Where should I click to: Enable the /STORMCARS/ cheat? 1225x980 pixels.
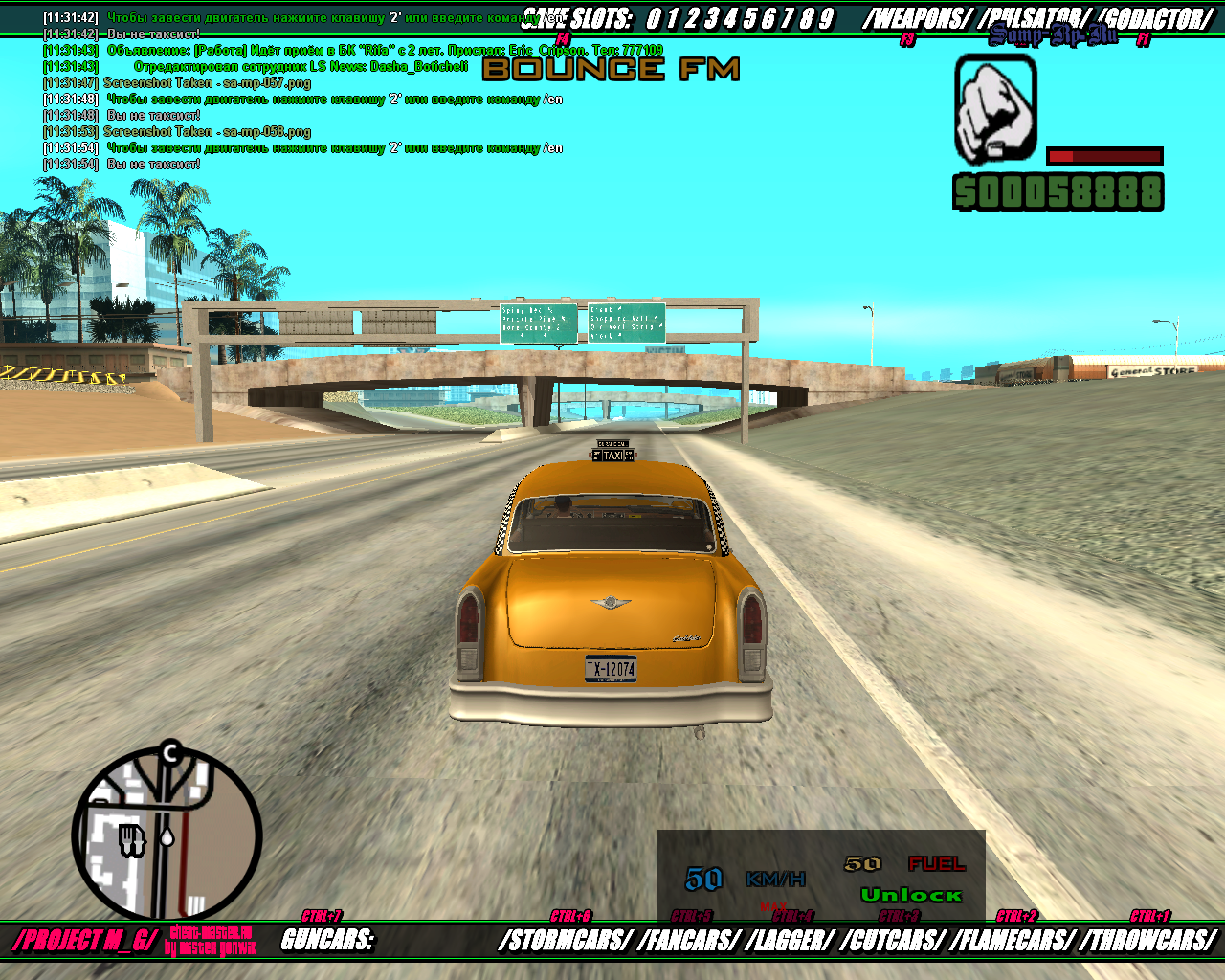coord(565,941)
